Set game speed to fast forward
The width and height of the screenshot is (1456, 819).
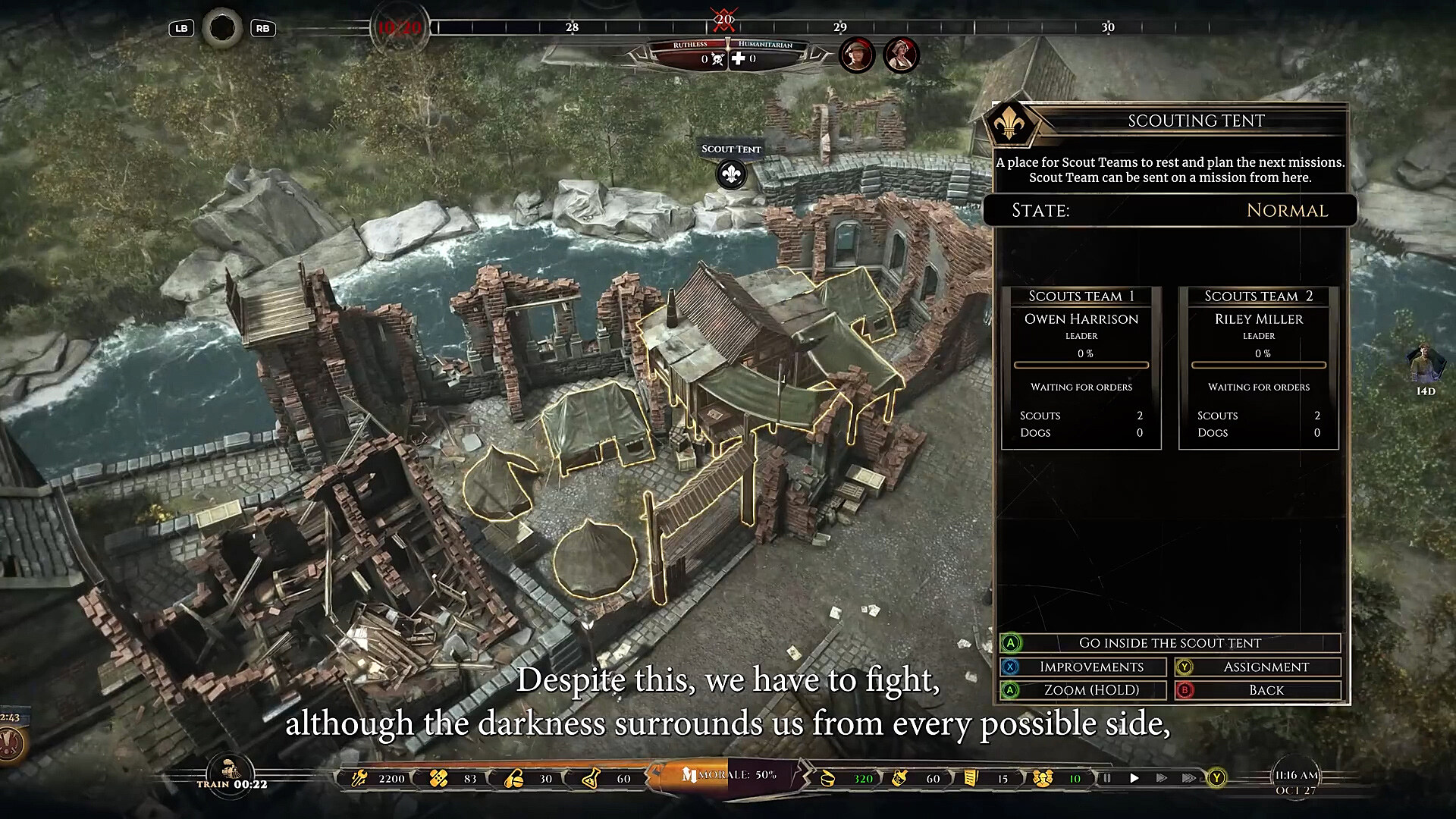[x=1161, y=778]
